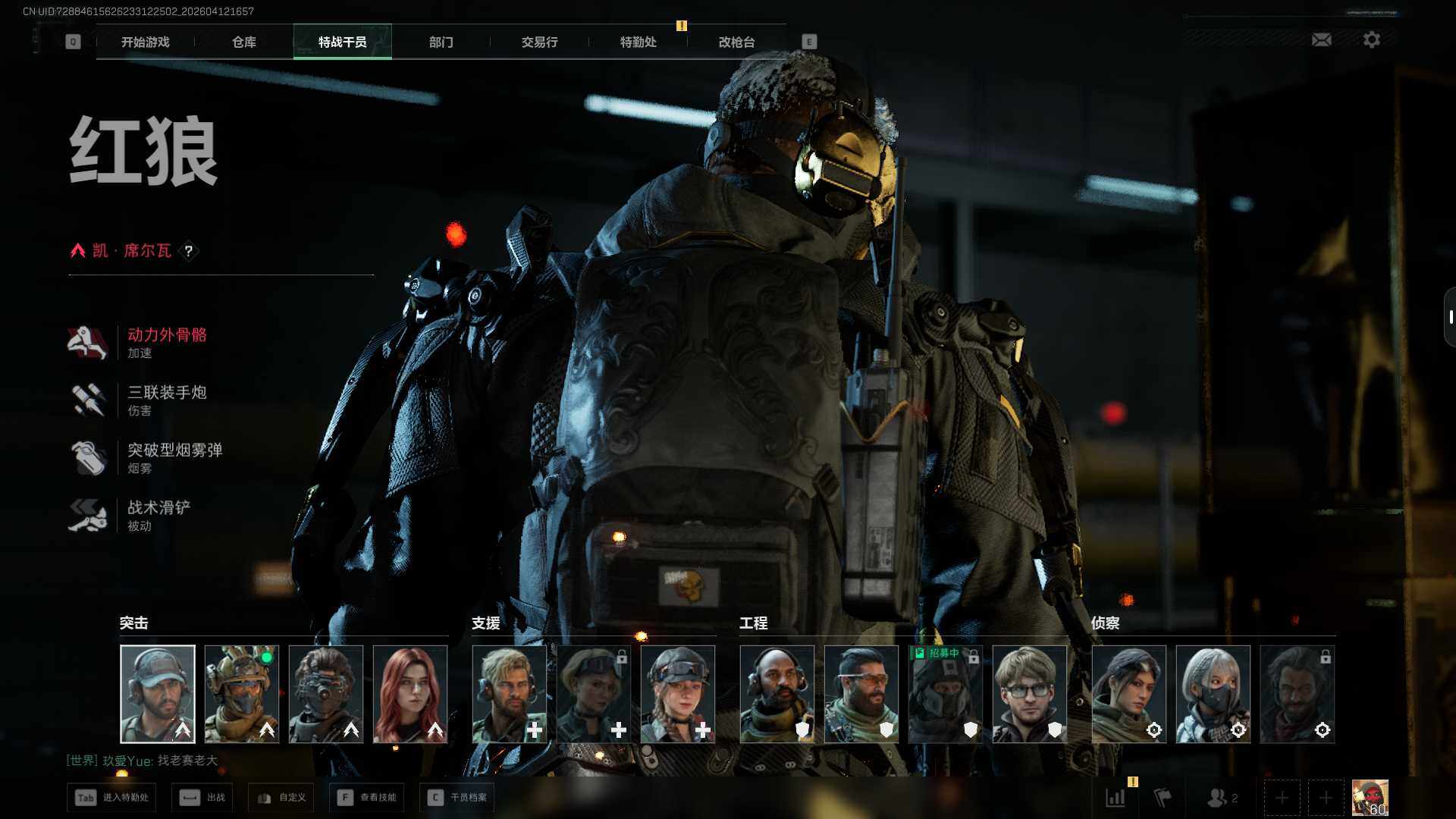Image resolution: width=1456 pixels, height=819 pixels.
Task: Show the question mark info for 凯·席尔瓦
Action: (189, 251)
